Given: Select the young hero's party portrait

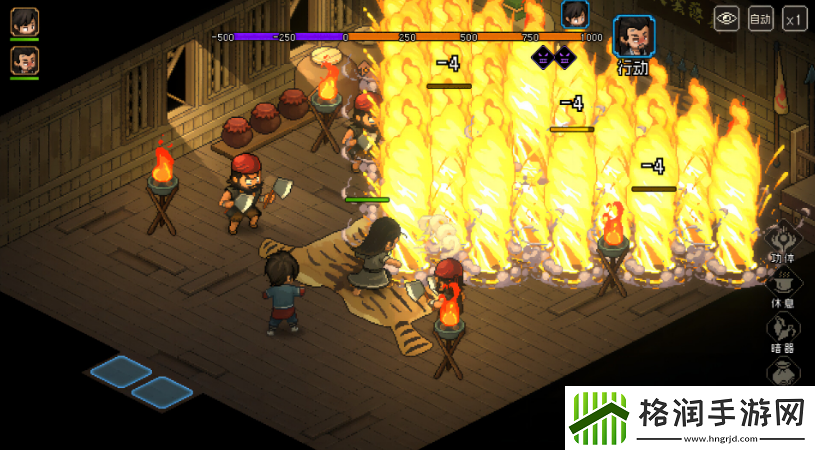Looking at the screenshot, I should [x=25, y=21].
